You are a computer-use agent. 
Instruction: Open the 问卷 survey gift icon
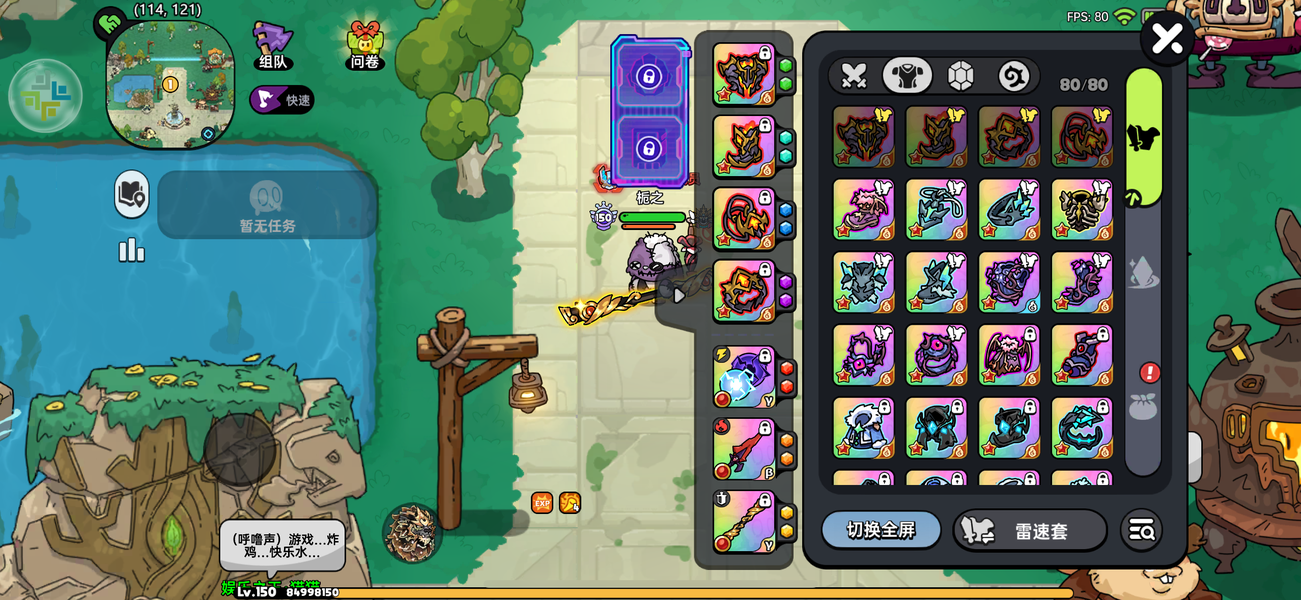pyautogui.click(x=365, y=46)
